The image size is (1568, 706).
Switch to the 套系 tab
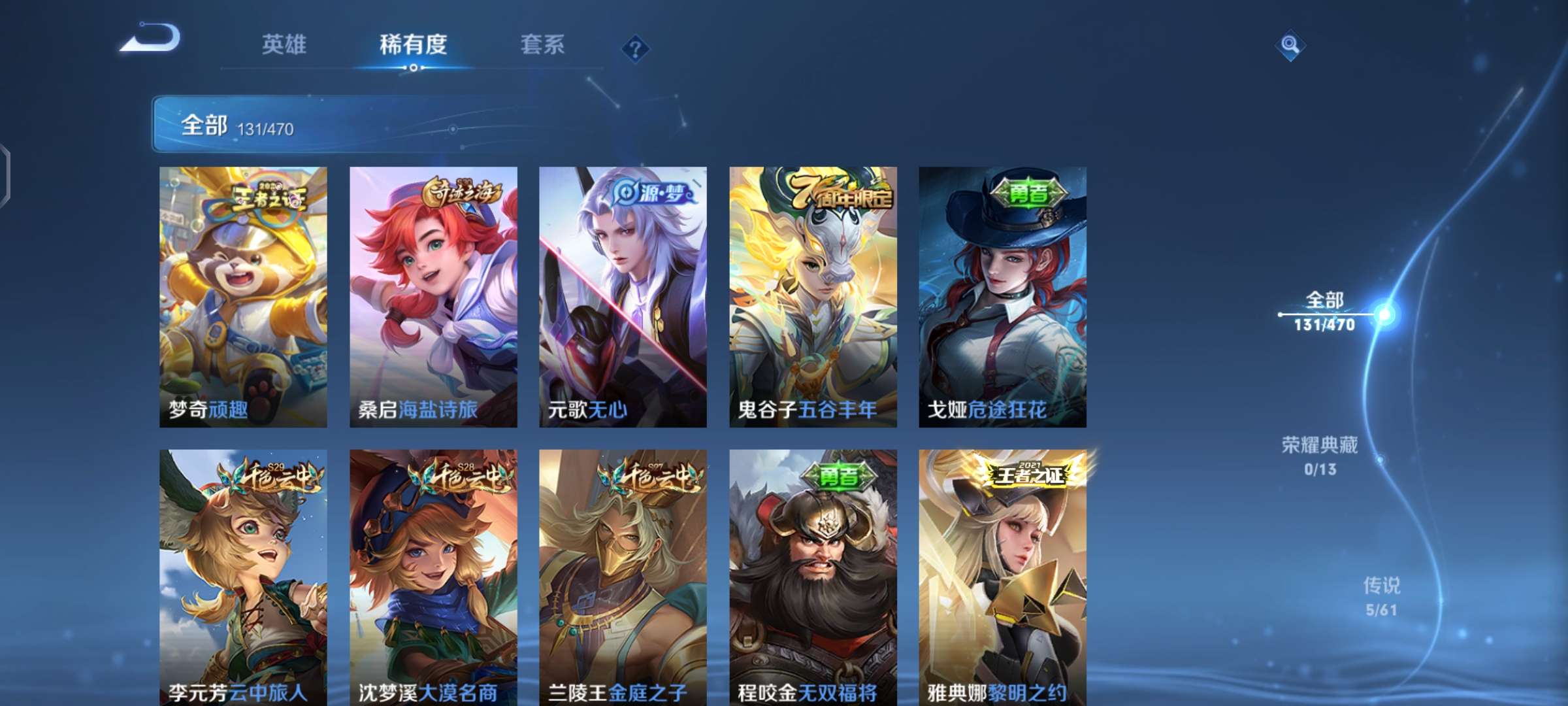click(542, 44)
